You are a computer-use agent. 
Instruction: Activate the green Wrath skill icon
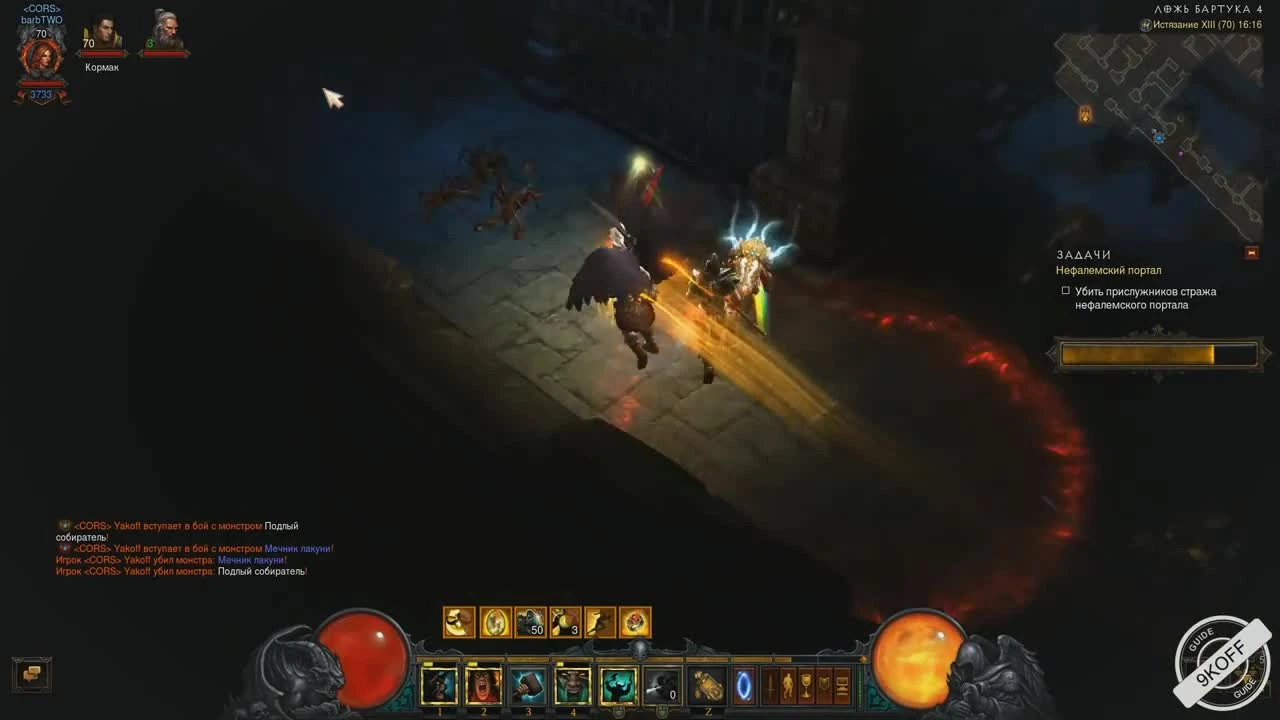click(616, 685)
